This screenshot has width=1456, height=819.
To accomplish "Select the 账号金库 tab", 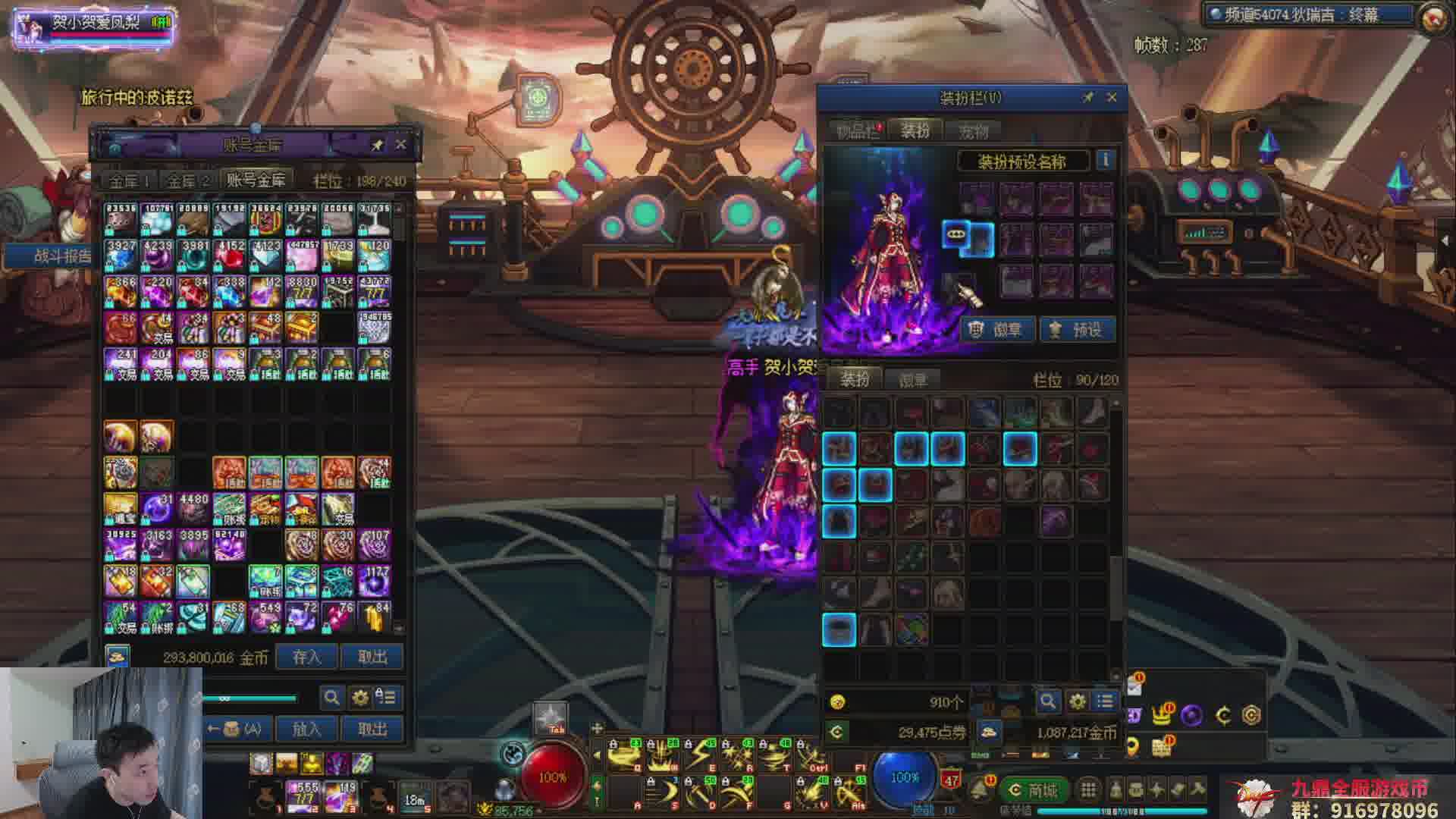I will point(256,180).
